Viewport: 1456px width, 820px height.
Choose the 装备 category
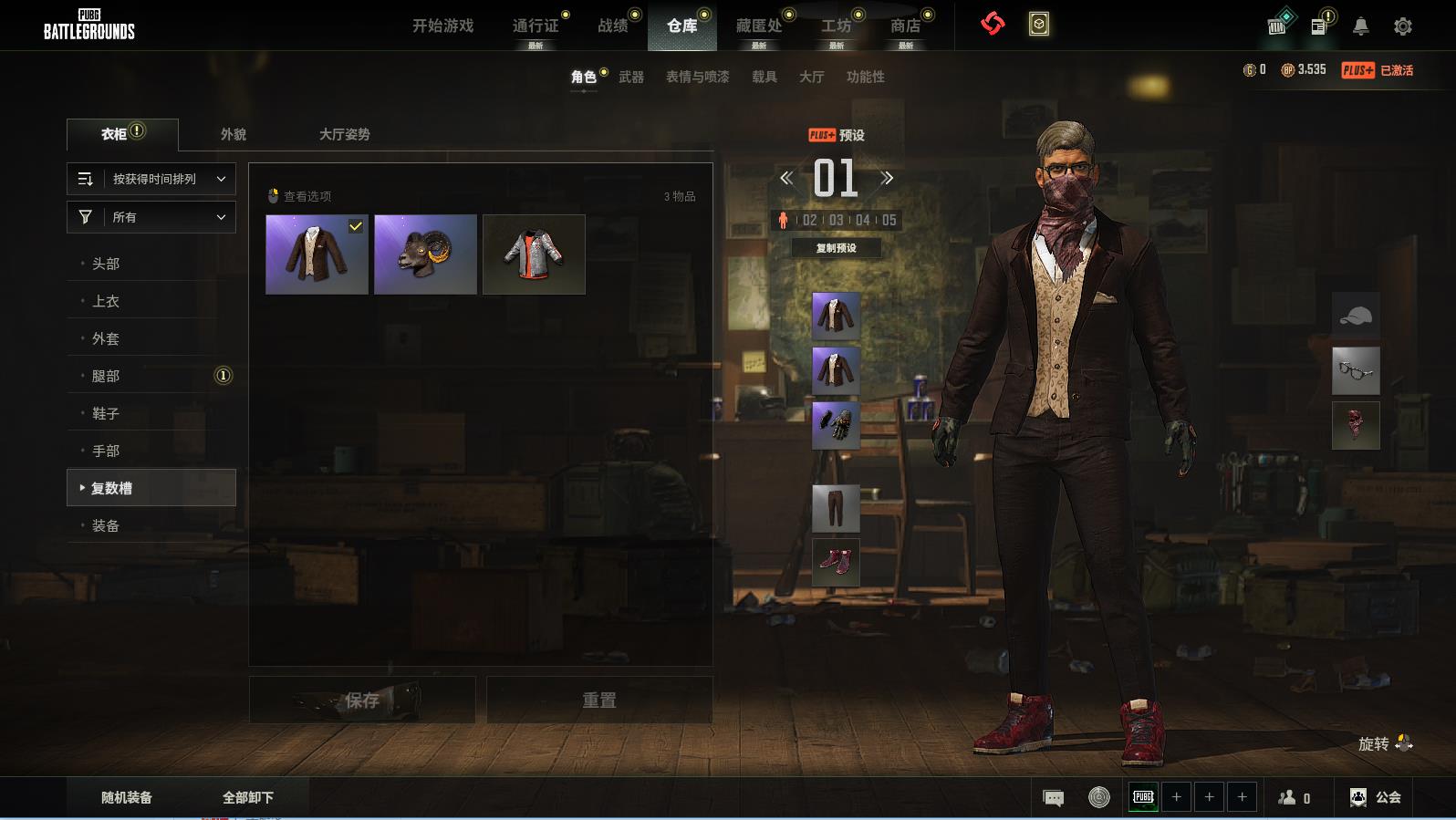coord(106,525)
